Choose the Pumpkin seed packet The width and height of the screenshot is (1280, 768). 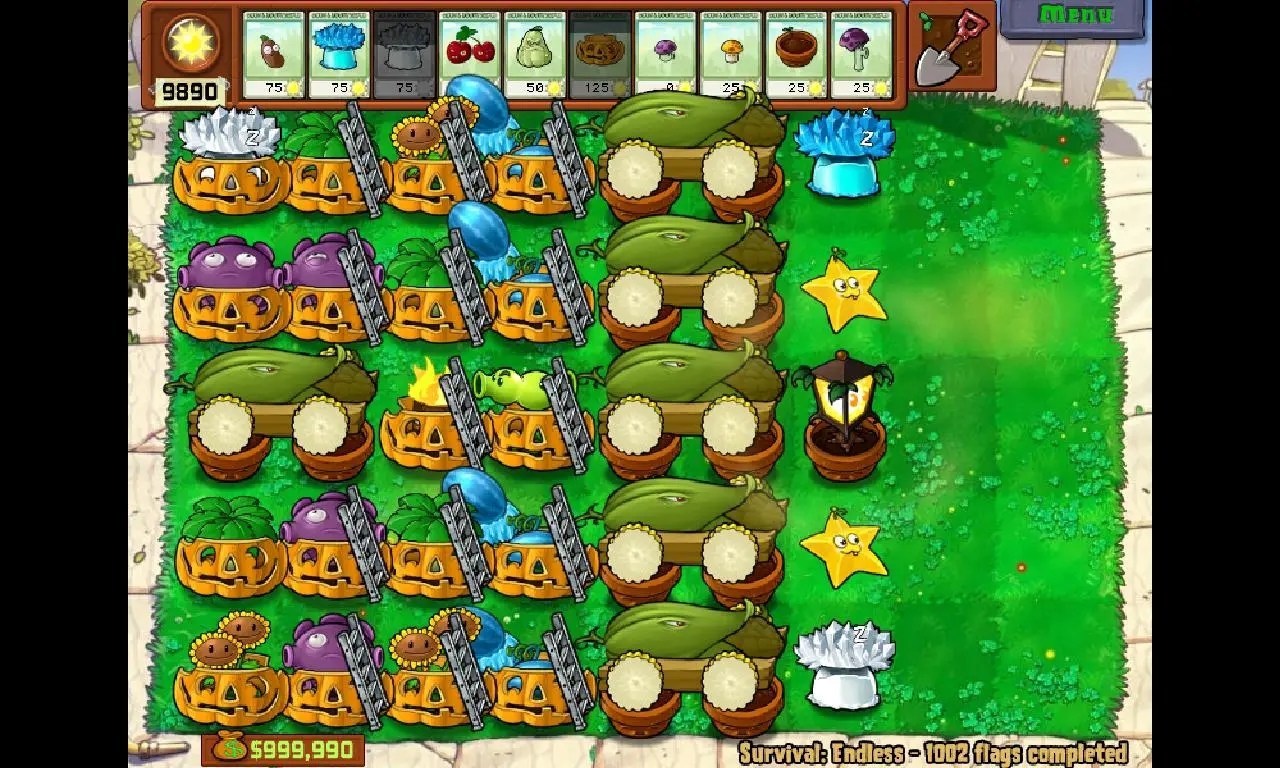point(600,54)
